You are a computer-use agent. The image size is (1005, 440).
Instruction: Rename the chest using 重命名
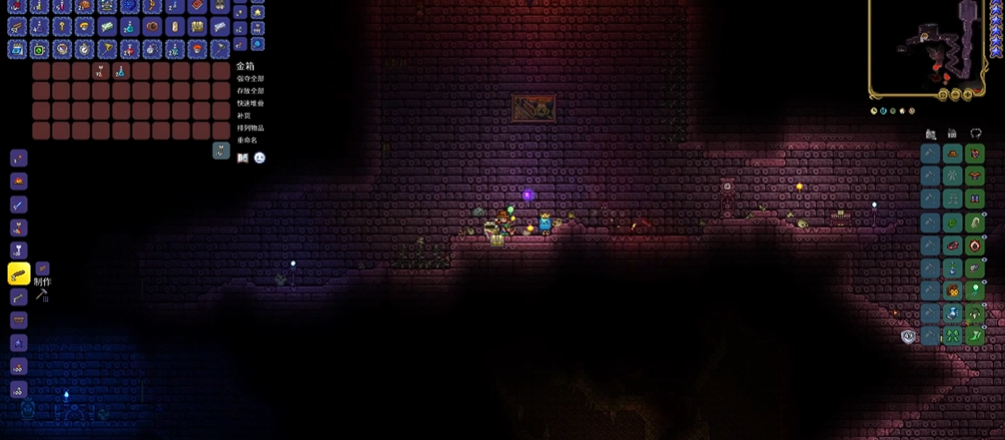tap(246, 140)
